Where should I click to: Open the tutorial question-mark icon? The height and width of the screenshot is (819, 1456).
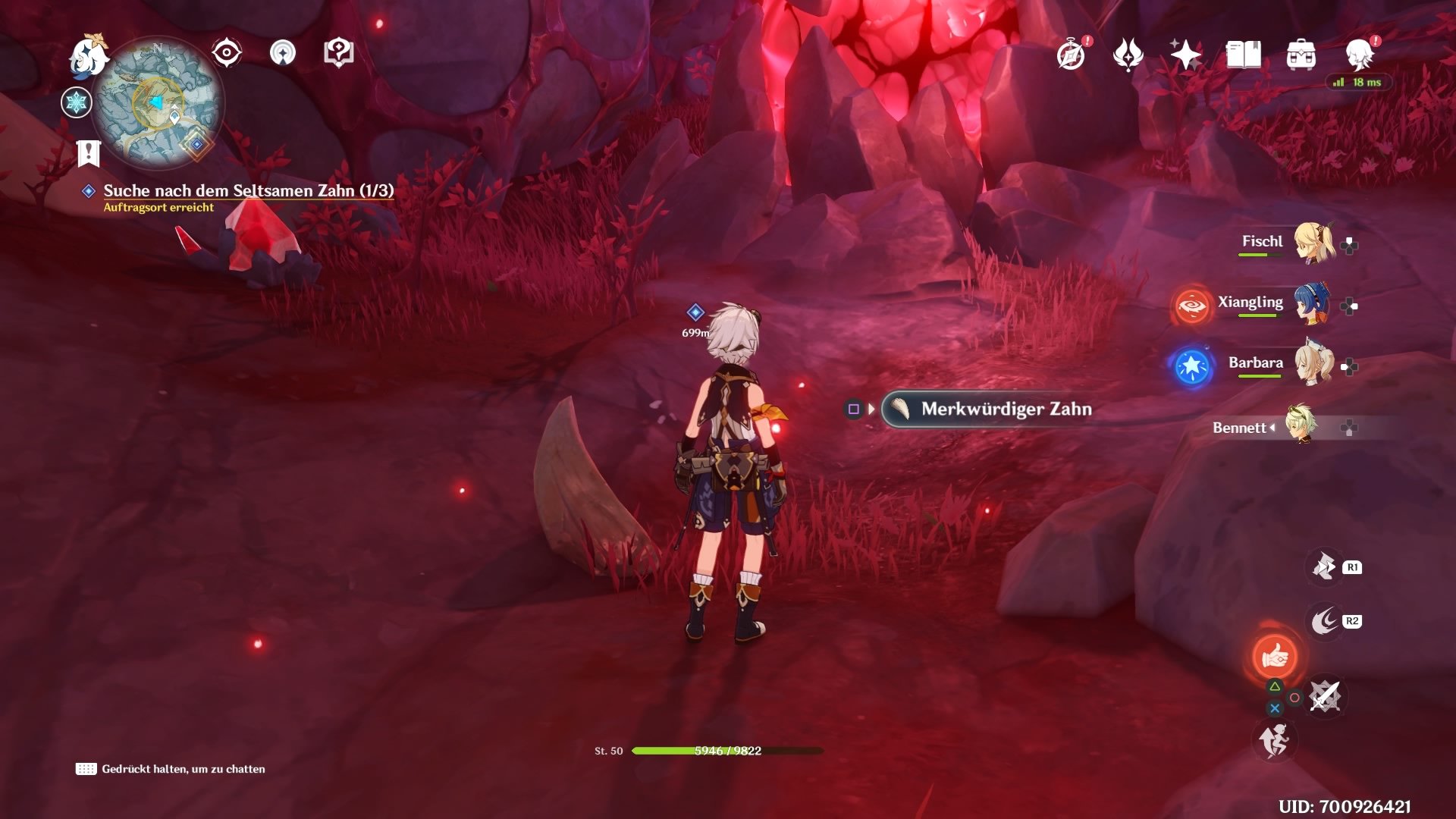click(338, 53)
